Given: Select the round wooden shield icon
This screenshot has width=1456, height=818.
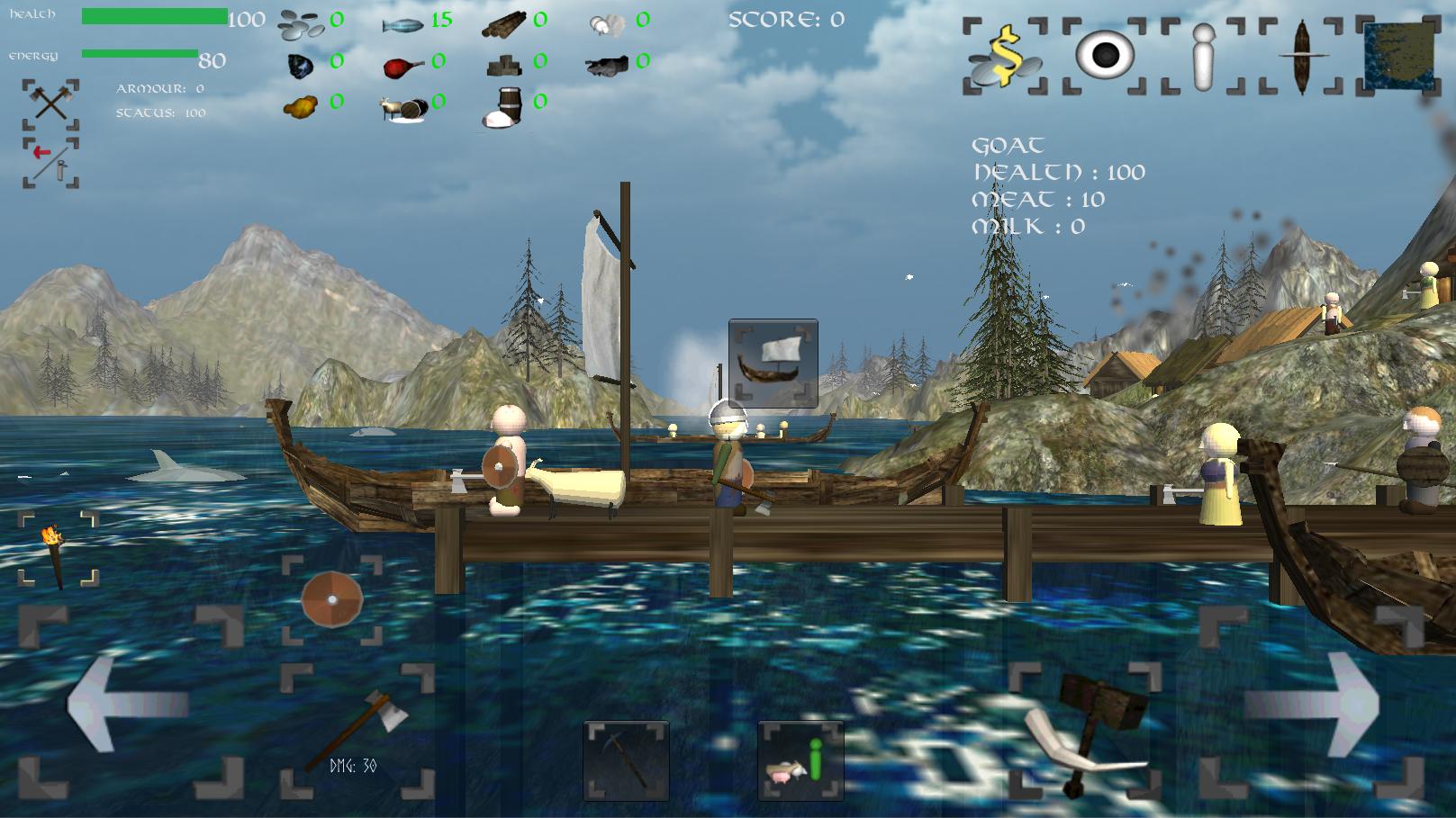Looking at the screenshot, I should [x=331, y=599].
